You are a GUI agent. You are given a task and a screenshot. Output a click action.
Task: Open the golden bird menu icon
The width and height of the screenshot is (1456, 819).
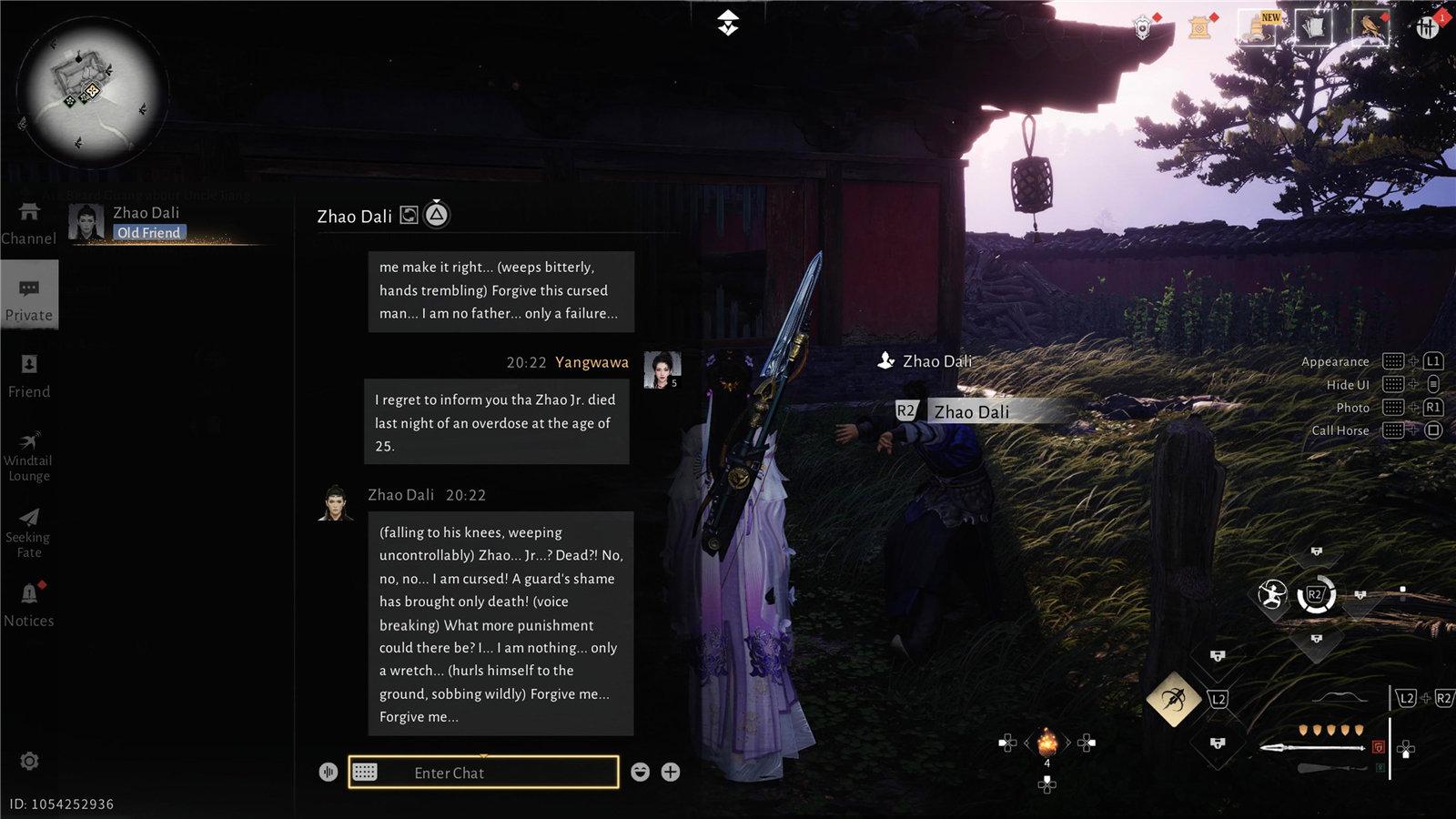coord(1368,27)
